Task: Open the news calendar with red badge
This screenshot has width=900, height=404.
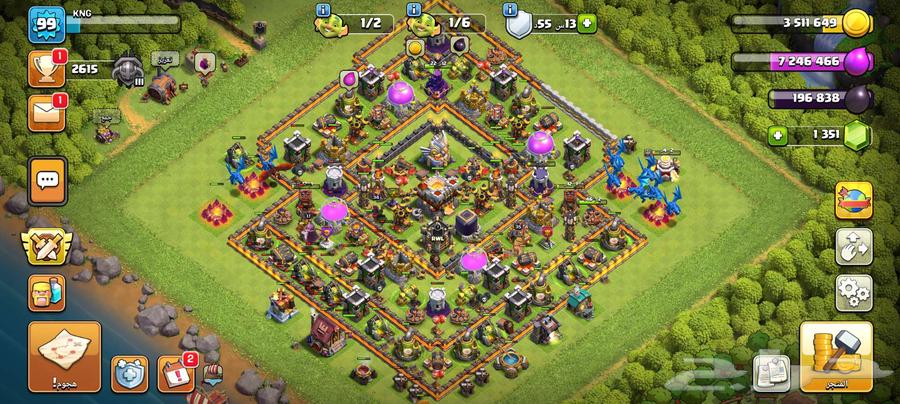Action: (176, 374)
